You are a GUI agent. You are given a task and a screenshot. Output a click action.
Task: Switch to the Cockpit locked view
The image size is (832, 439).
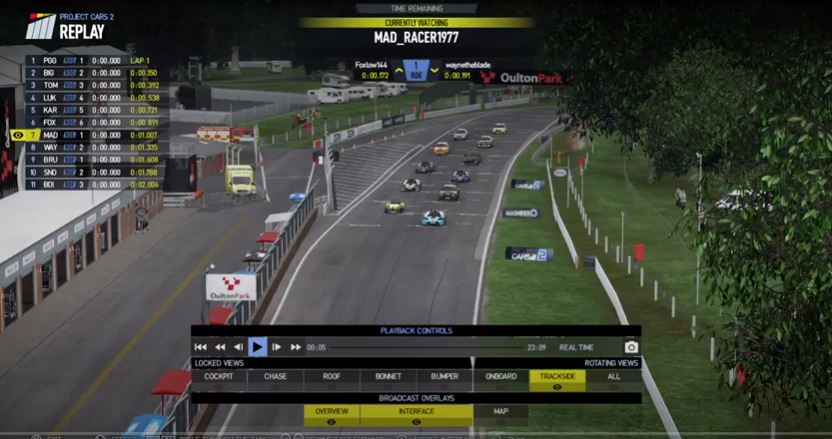218,376
